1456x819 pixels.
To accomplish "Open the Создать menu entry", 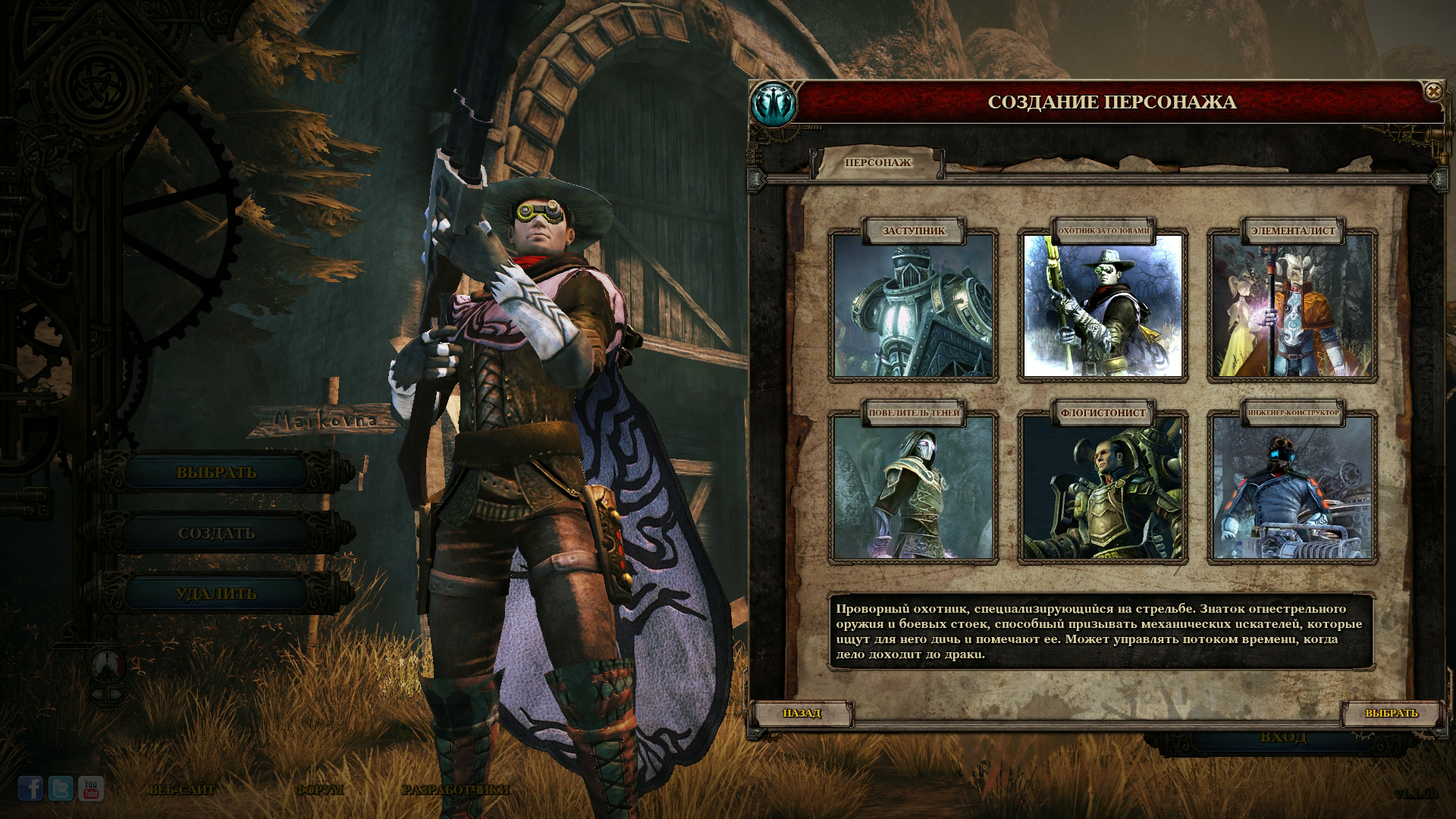I will tap(217, 533).
